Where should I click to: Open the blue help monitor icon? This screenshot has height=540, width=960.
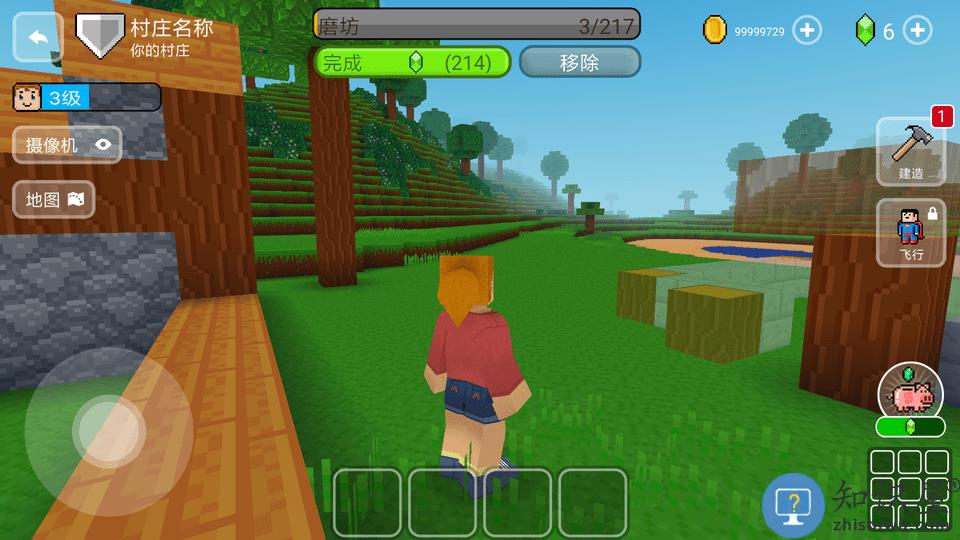point(793,503)
